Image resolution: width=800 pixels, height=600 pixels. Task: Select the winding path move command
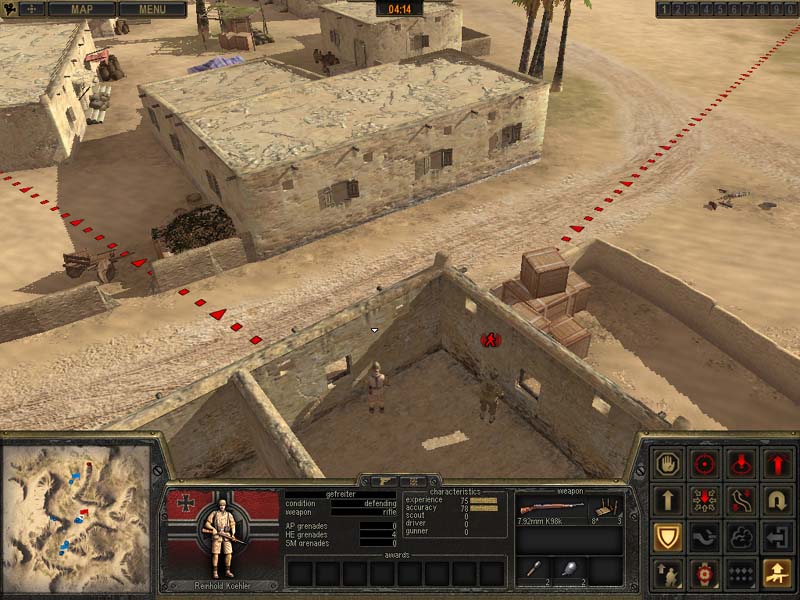(741, 500)
